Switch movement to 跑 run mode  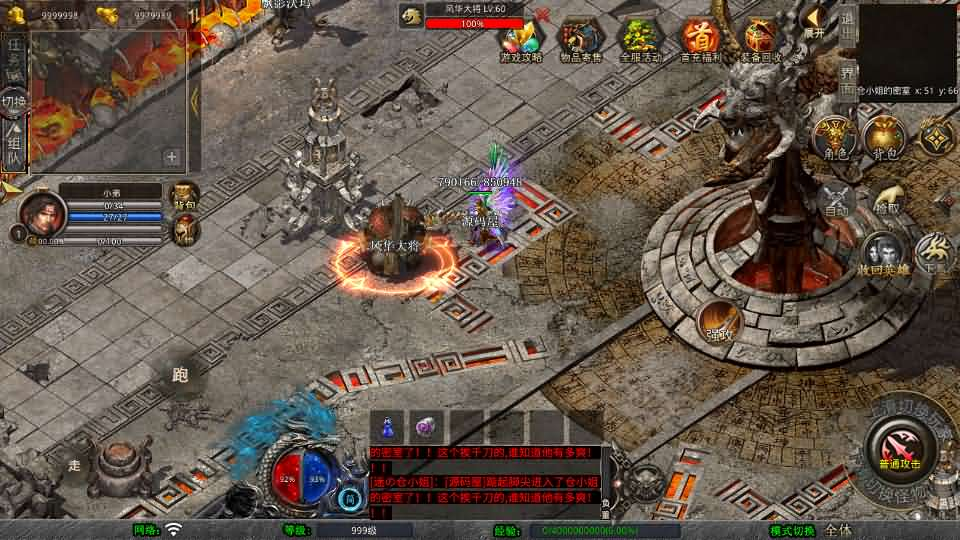[181, 377]
